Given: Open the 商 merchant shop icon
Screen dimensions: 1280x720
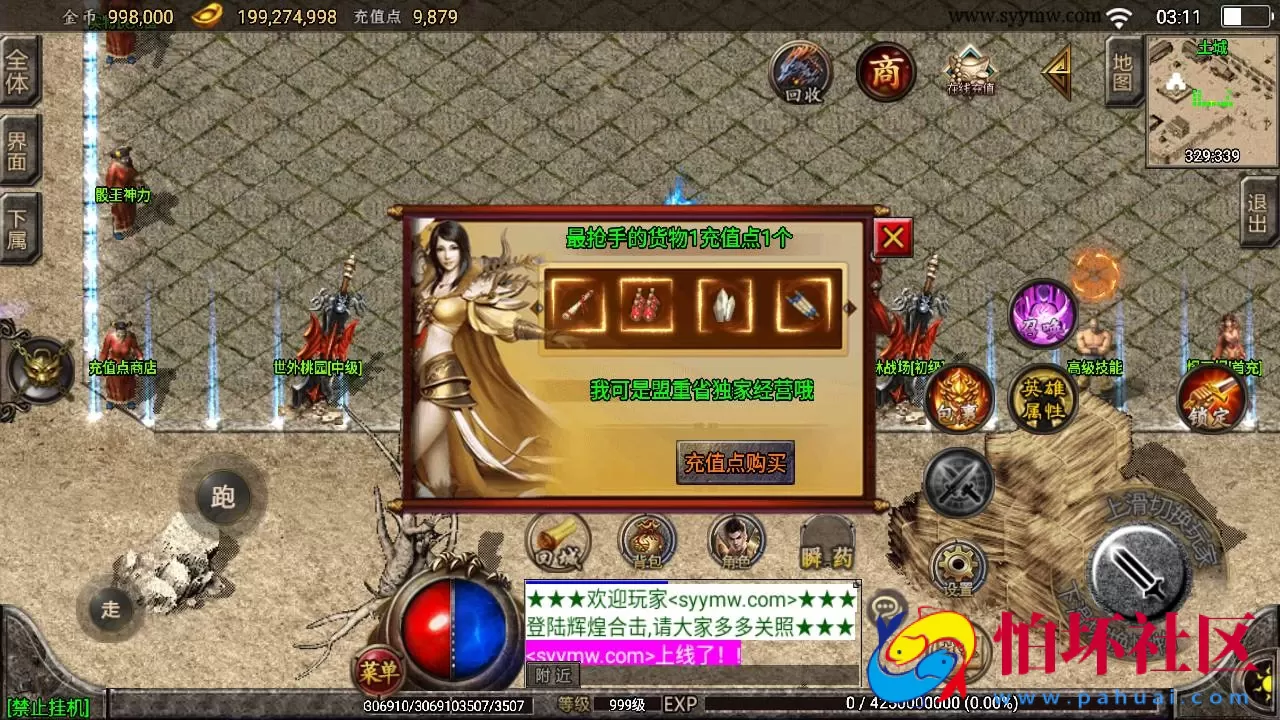Looking at the screenshot, I should click(884, 72).
